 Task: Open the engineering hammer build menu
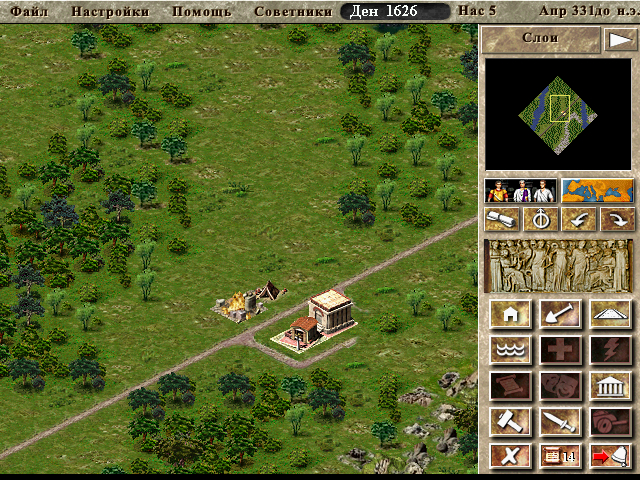[x=511, y=421]
